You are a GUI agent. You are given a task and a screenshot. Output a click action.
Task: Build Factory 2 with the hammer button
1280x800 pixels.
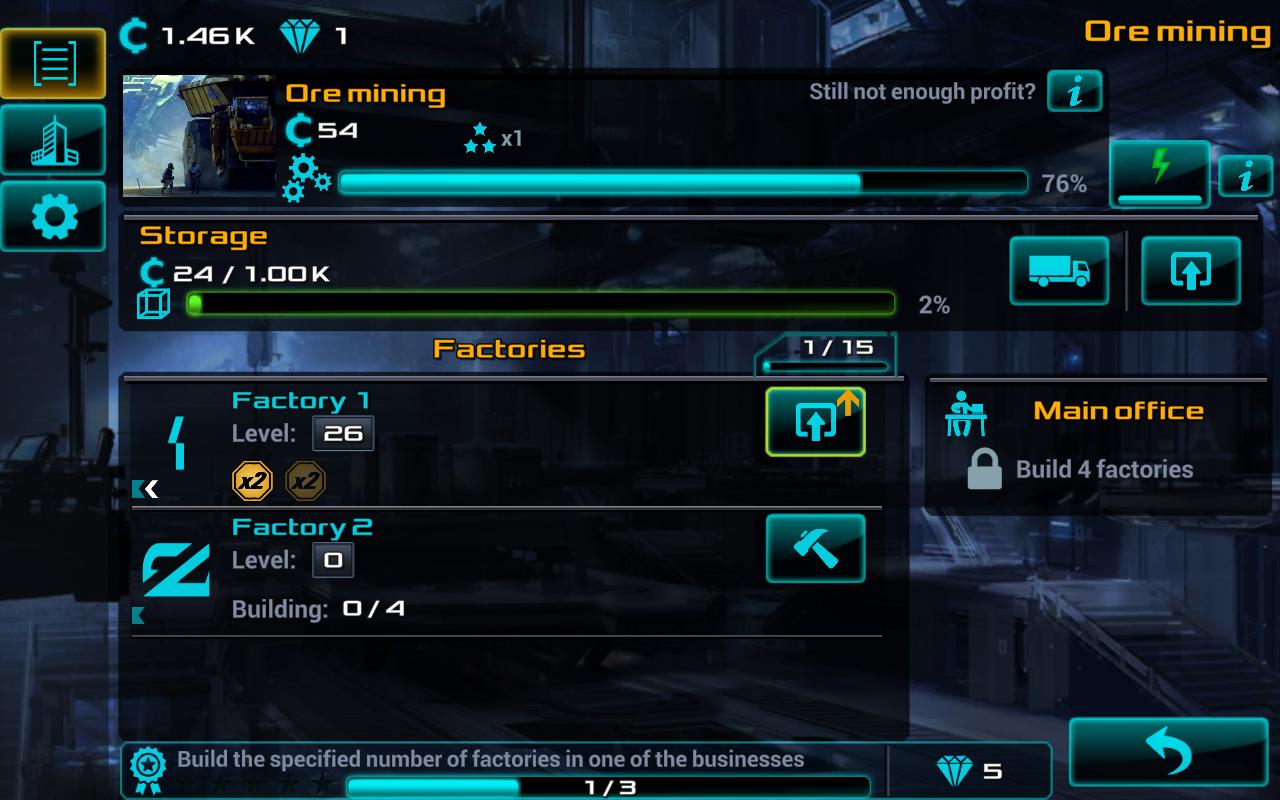(815, 548)
